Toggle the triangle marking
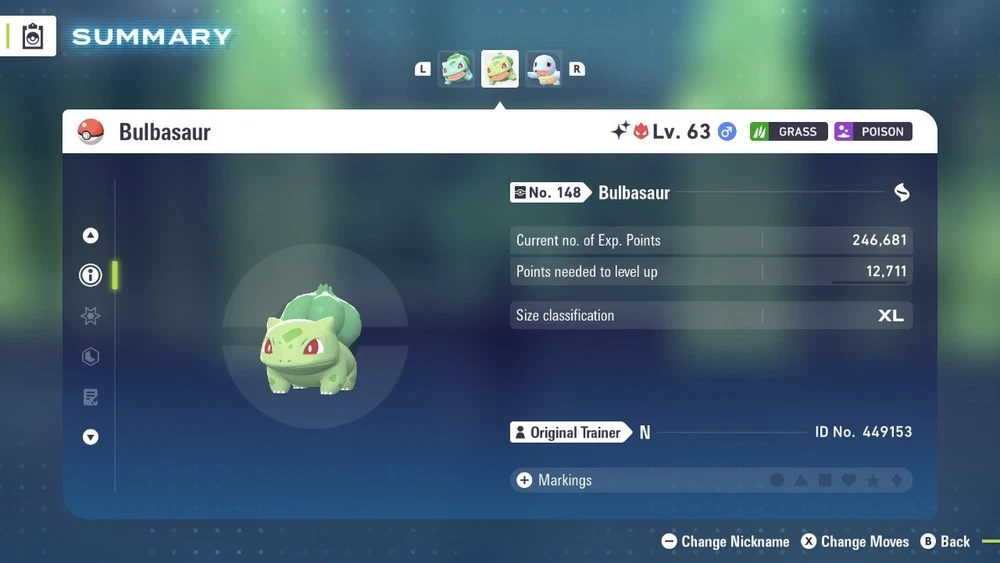Screen dimensions: 1000x563 (x=801, y=481)
